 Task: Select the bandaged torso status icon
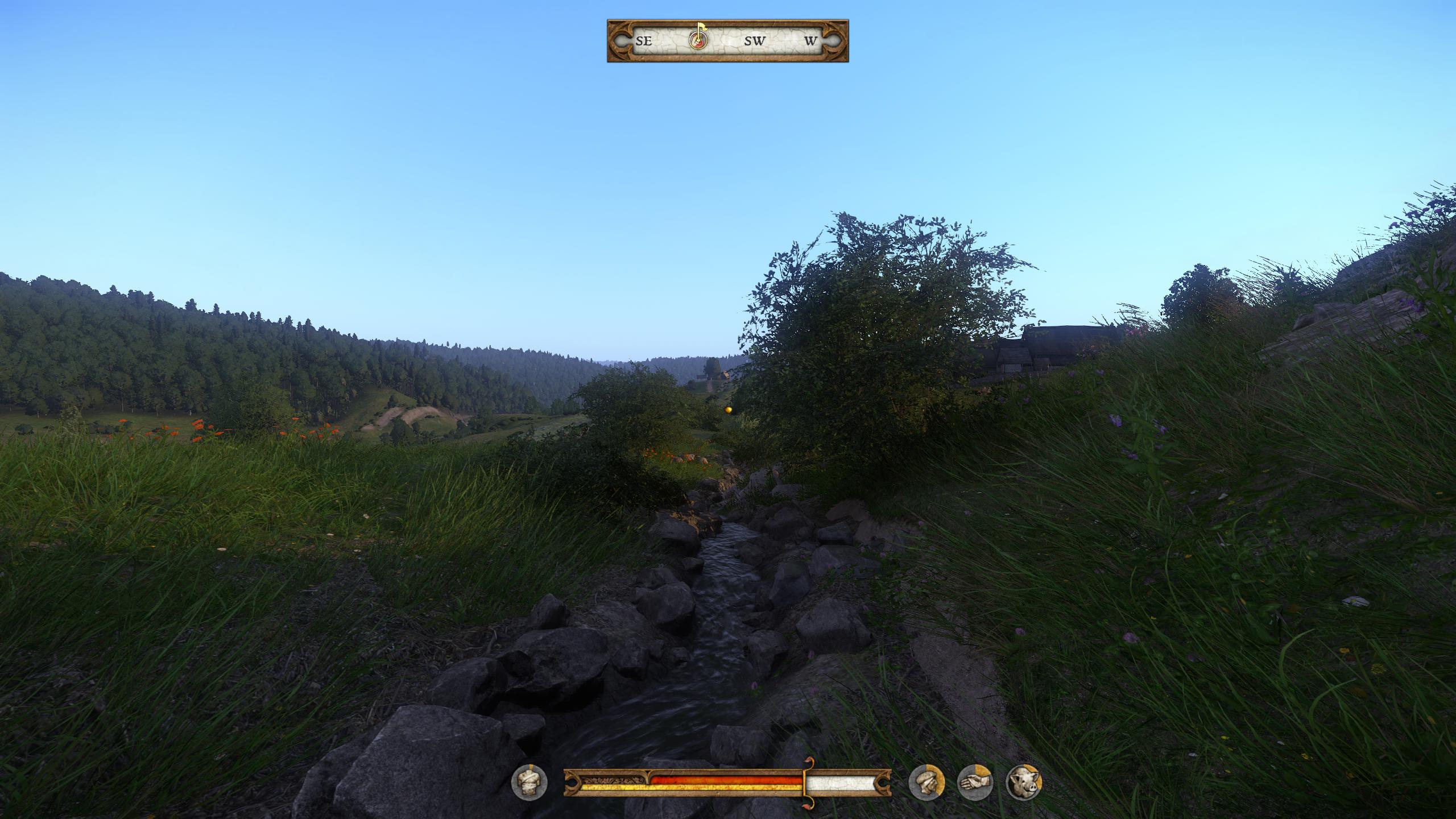pos(529,781)
